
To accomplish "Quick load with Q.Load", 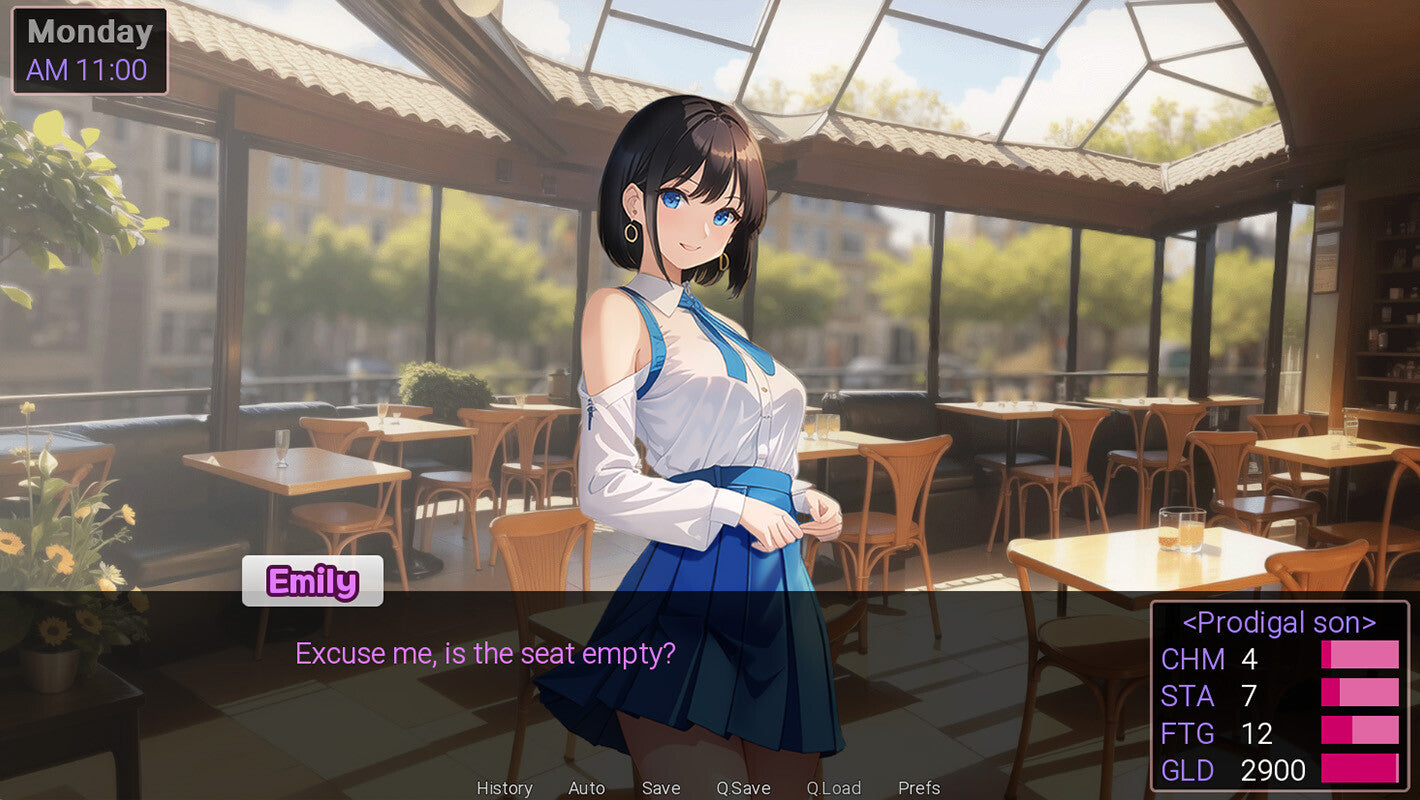I will pyautogui.click(x=834, y=788).
